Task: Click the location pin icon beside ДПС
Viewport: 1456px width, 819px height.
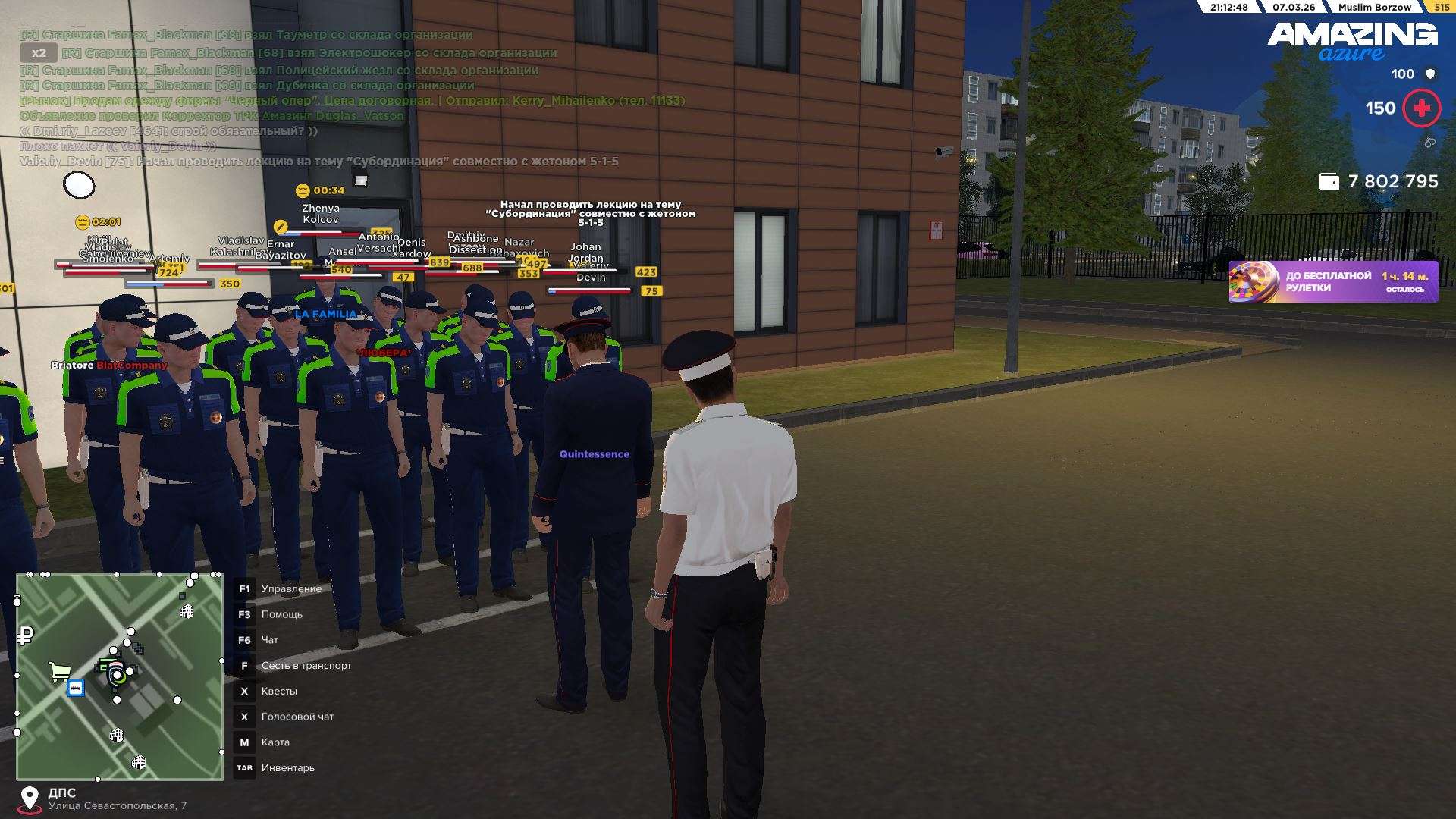Action: pos(30,799)
